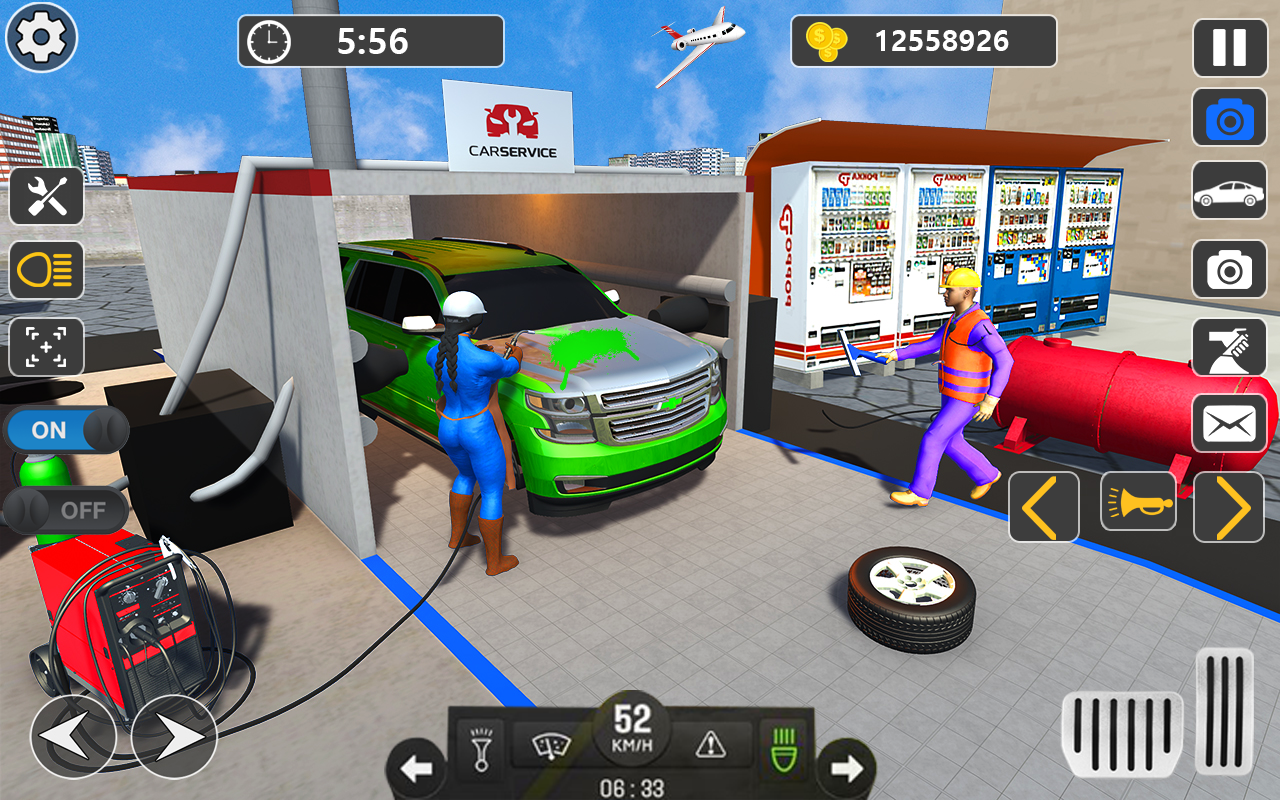The height and width of the screenshot is (800, 1280).
Task: Select the spray paint gun tool
Action: pos(1229,346)
